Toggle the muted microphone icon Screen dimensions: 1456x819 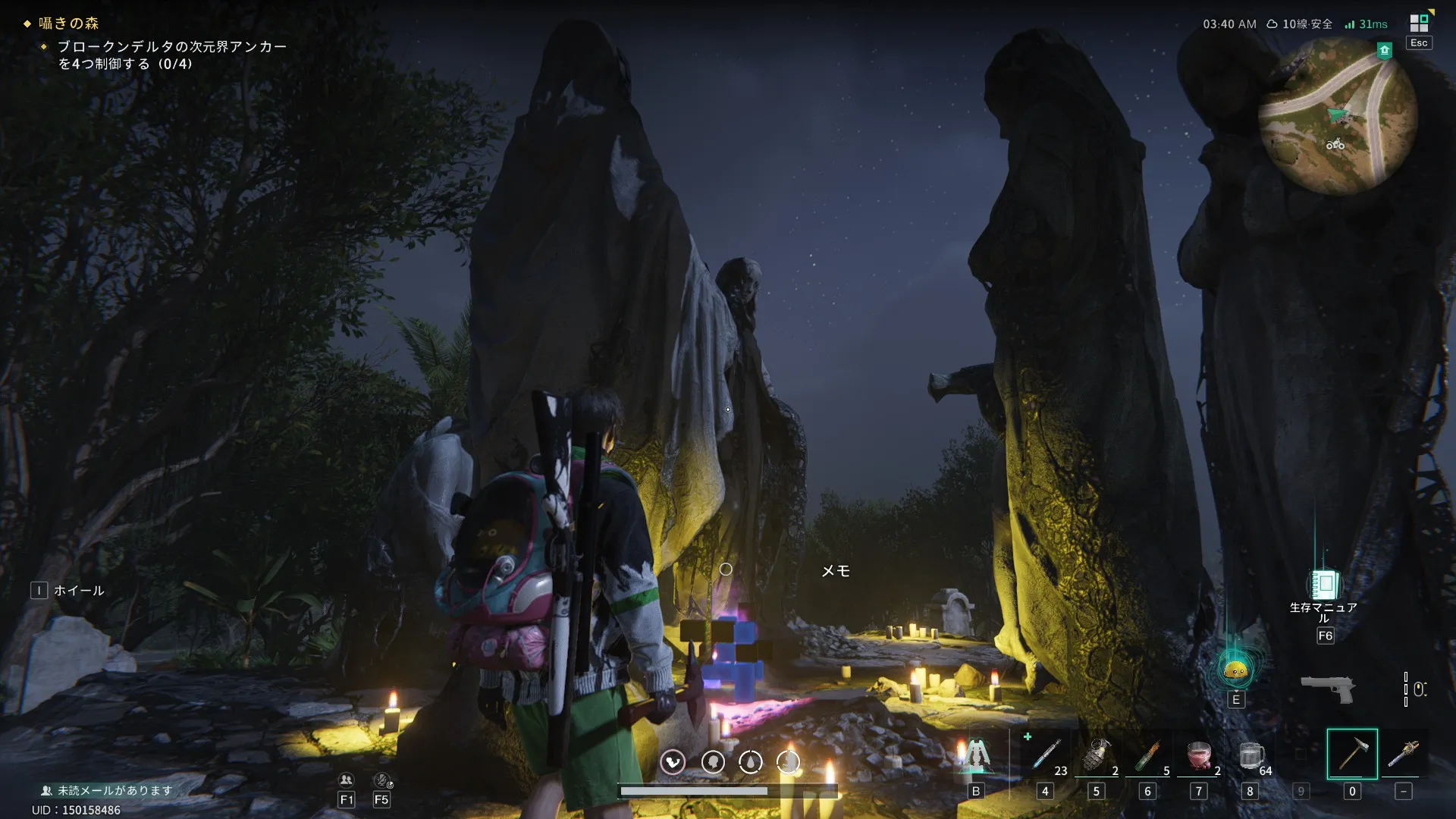[x=382, y=780]
